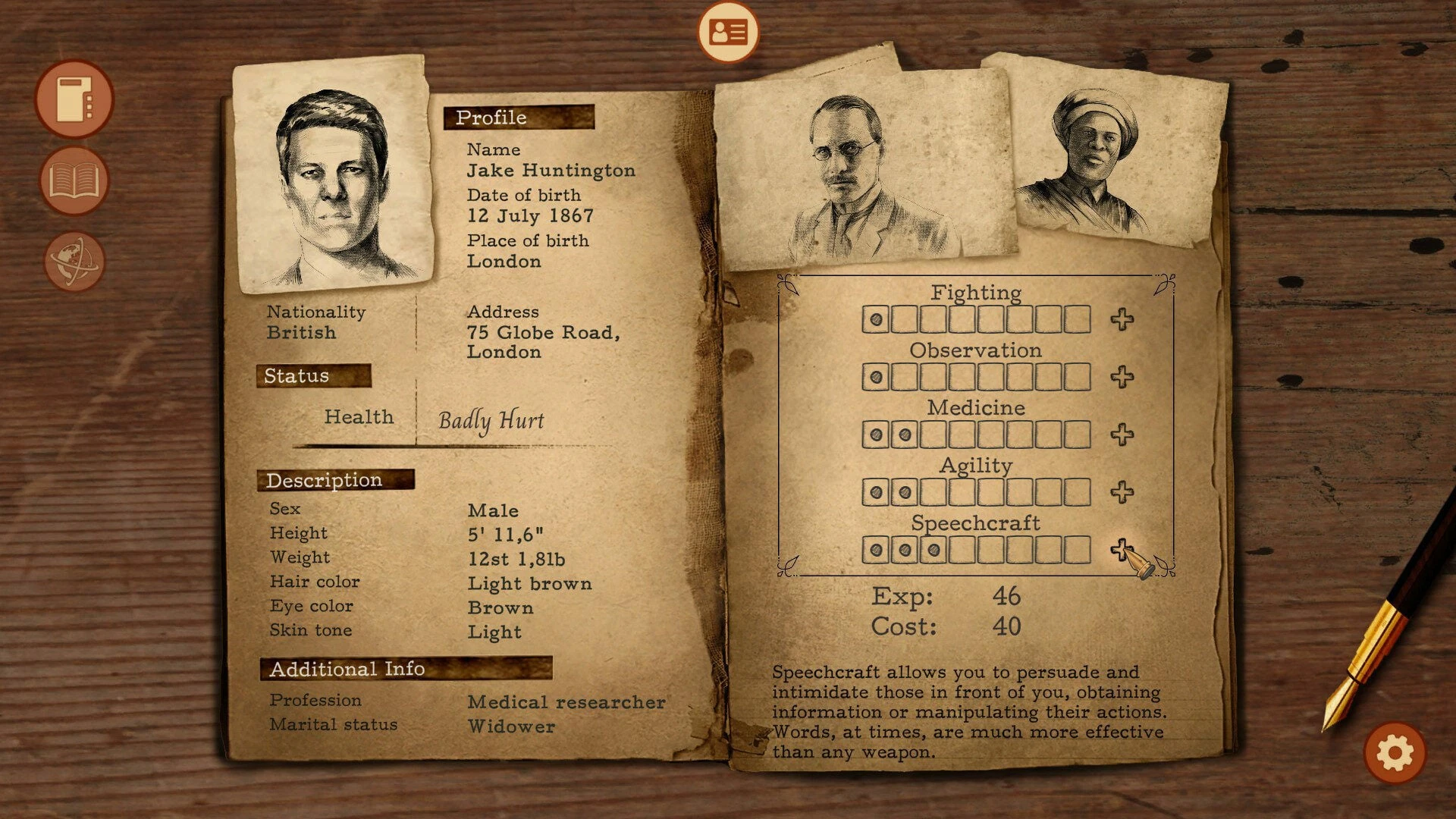Image resolution: width=1456 pixels, height=819 pixels.
Task: Open the notebook journal icon
Action: pos(74,99)
